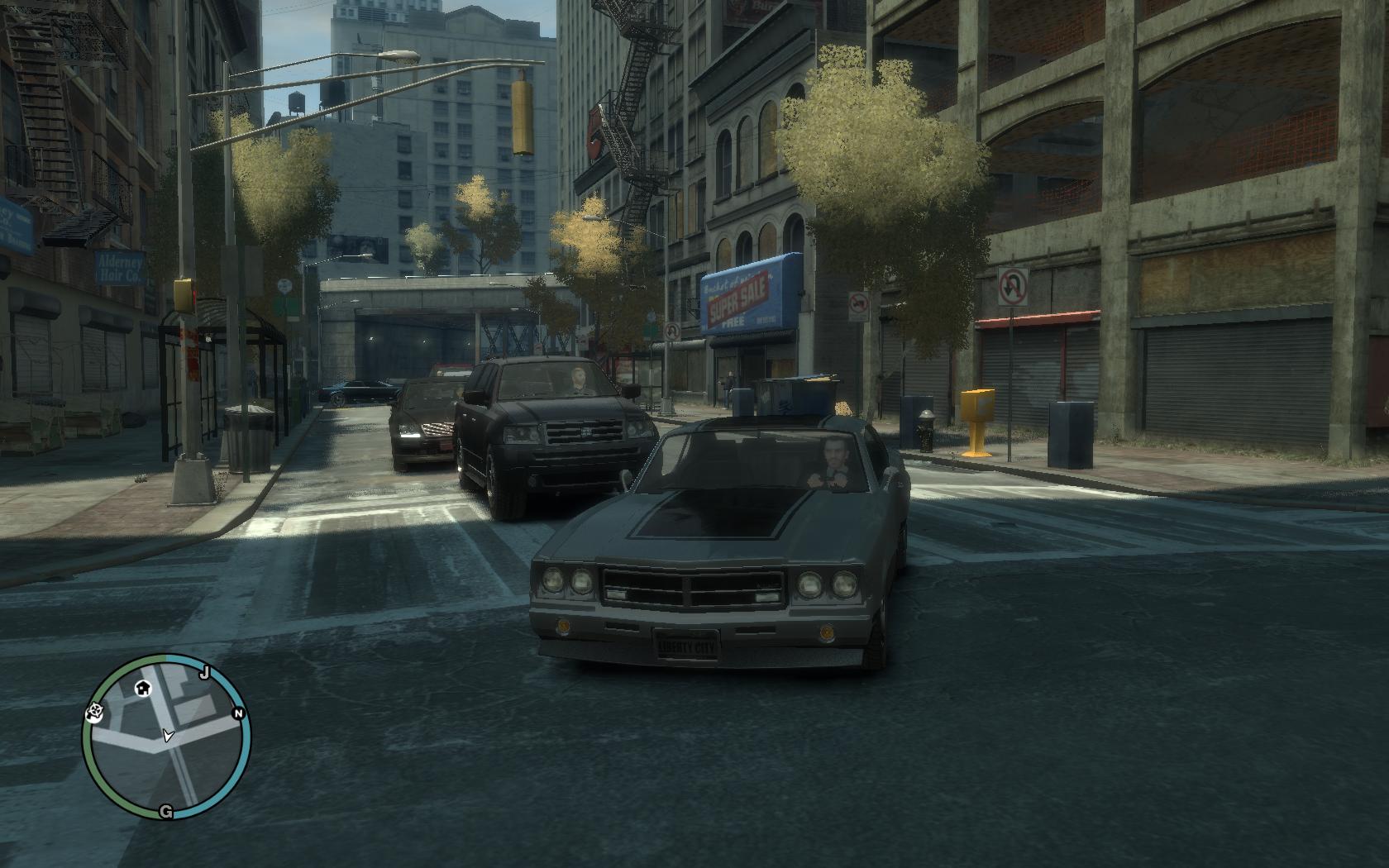
Task: Select the G contact blip on the radar
Action: click(x=165, y=811)
